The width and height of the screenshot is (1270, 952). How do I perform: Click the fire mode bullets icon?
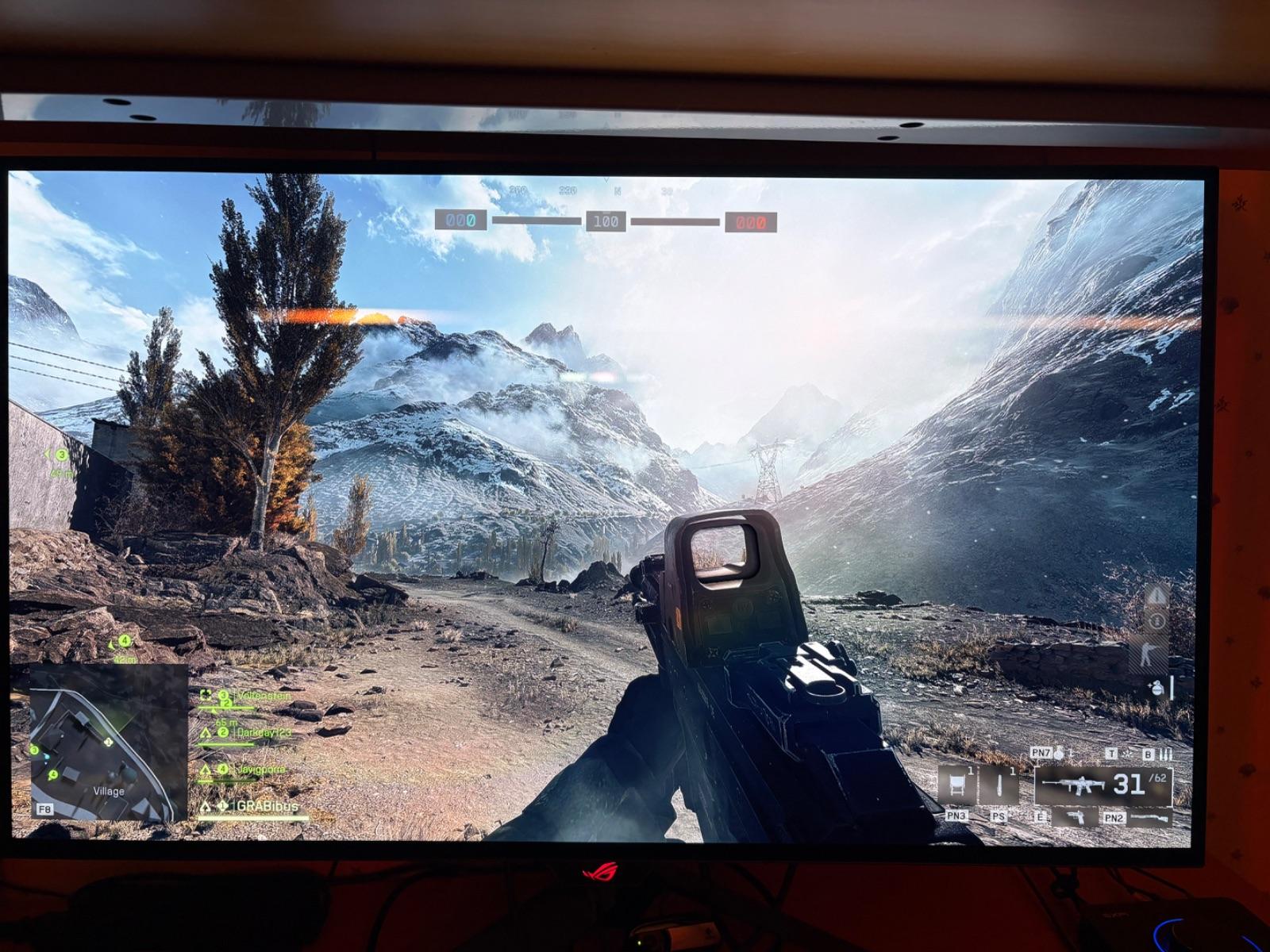click(x=1167, y=754)
